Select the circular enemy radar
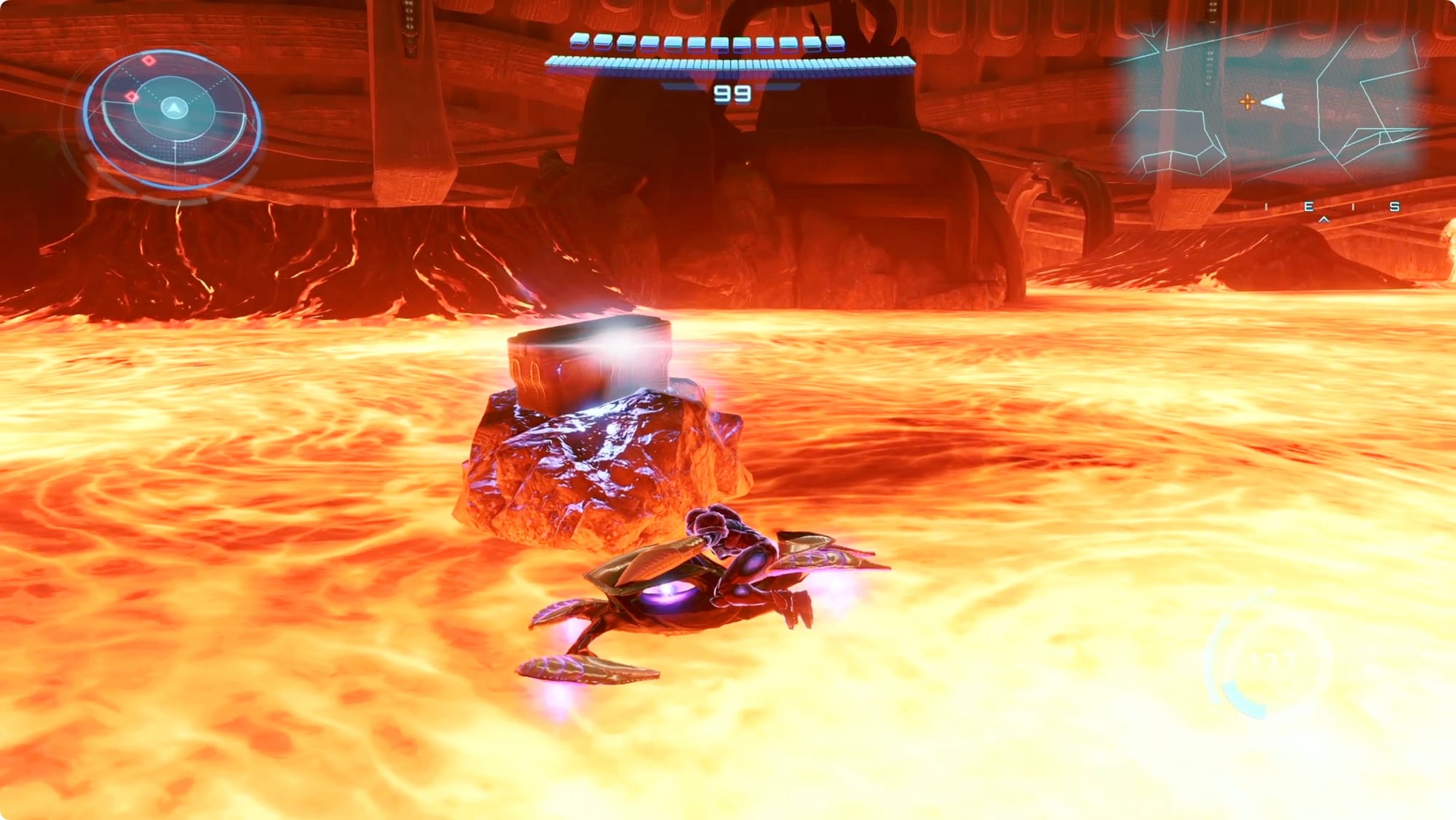 point(173,115)
